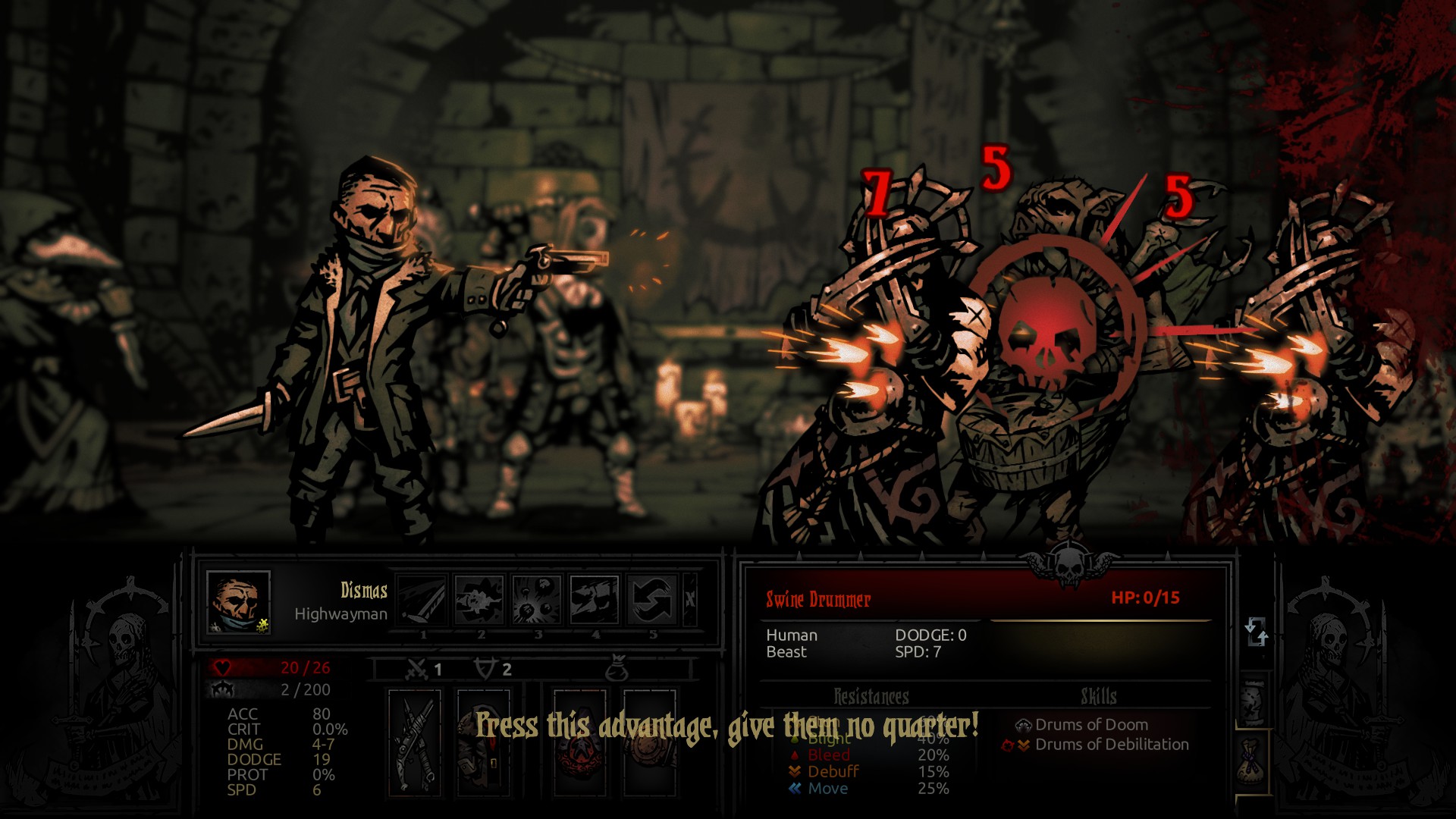
Task: Open Dismas's hero portrait
Action: coord(238,602)
